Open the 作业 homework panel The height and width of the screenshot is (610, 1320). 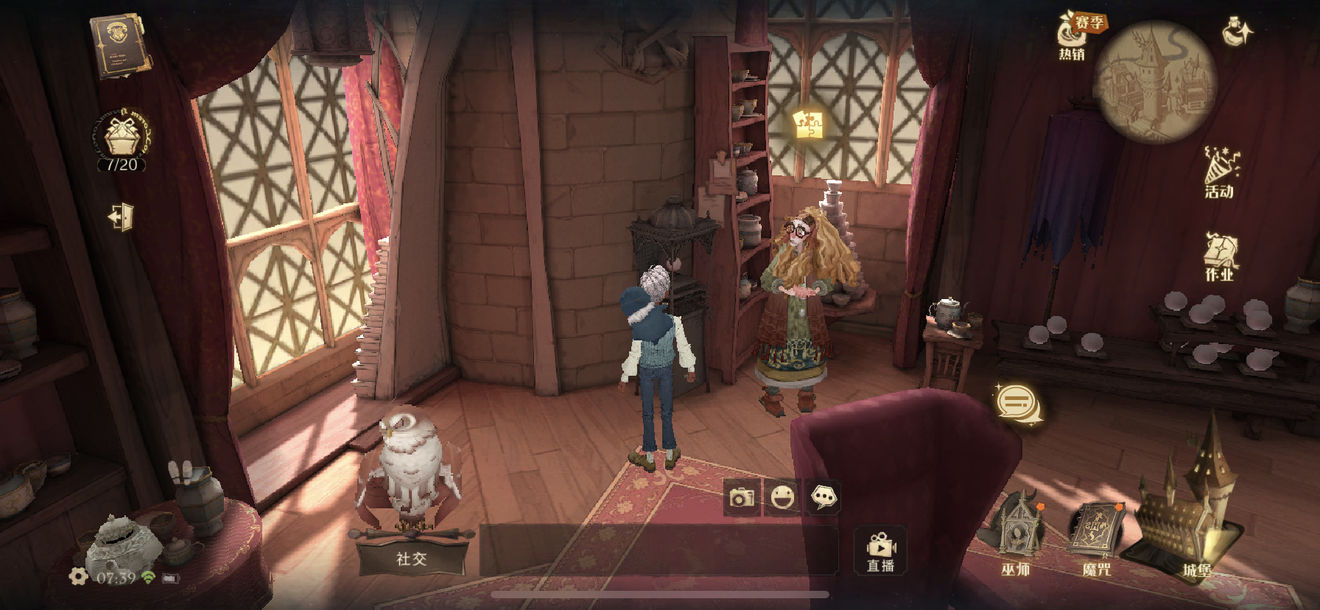1219,257
